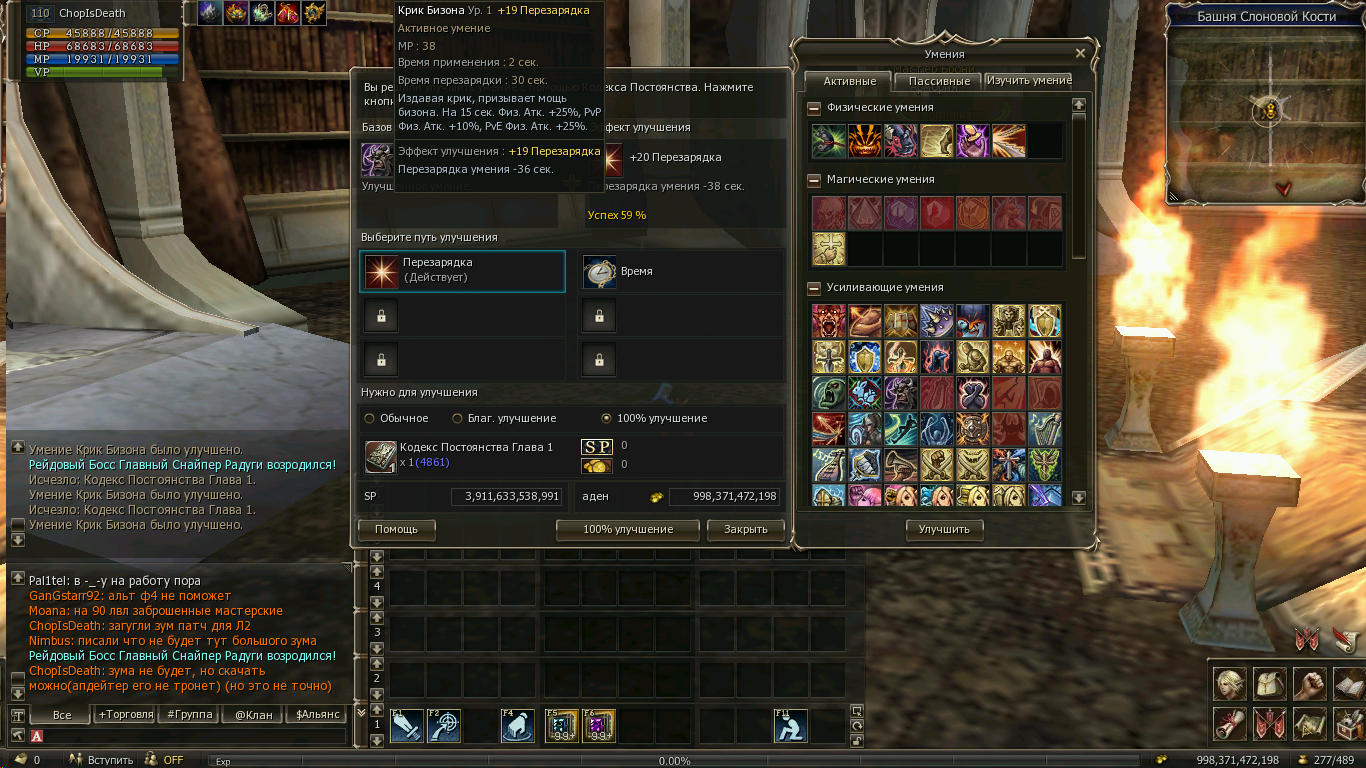This screenshot has width=1366, height=768.
Task: Select the Перезарядка enchant route
Action: tap(462, 271)
